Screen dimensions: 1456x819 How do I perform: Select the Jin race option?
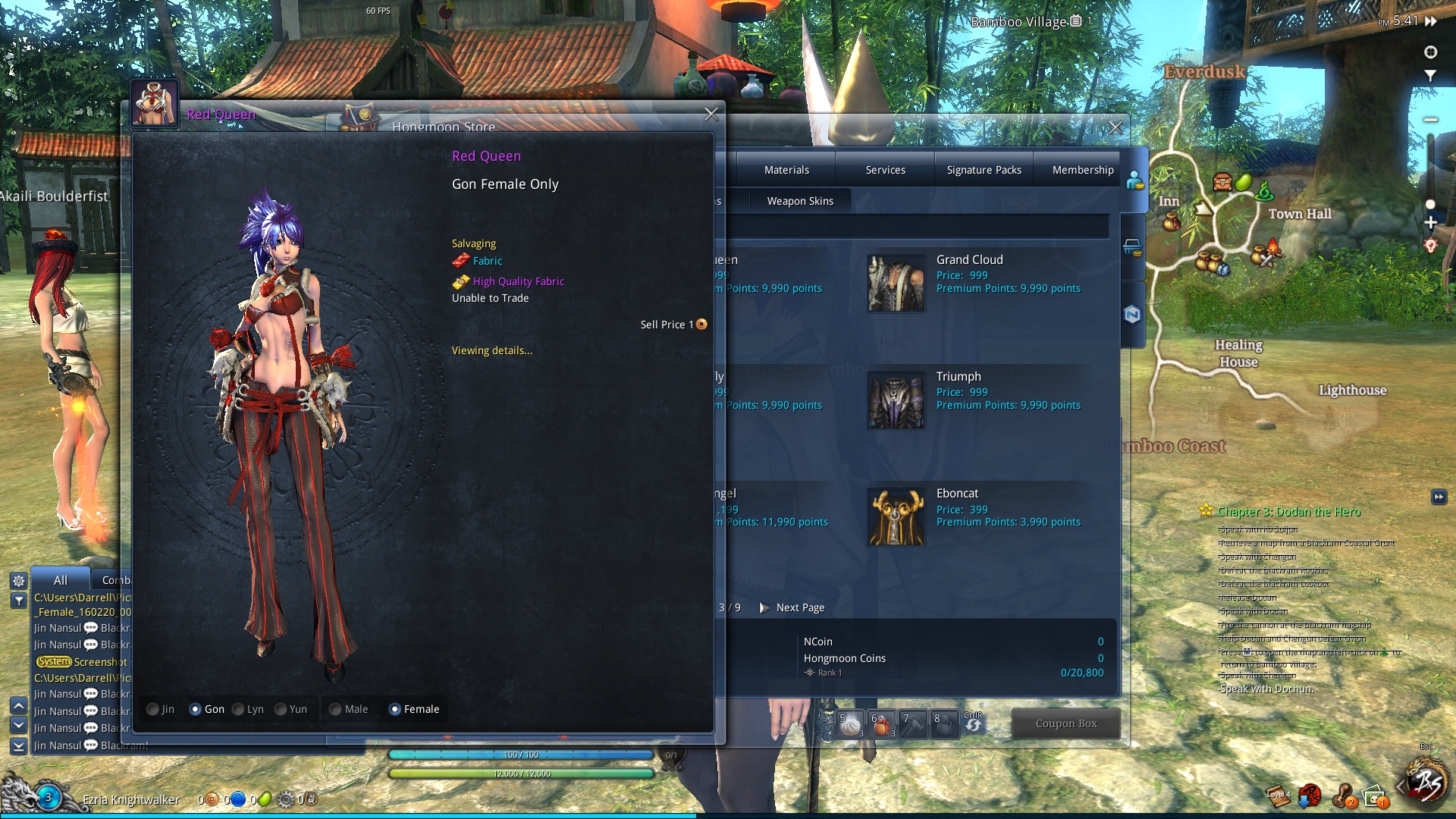coord(153,710)
